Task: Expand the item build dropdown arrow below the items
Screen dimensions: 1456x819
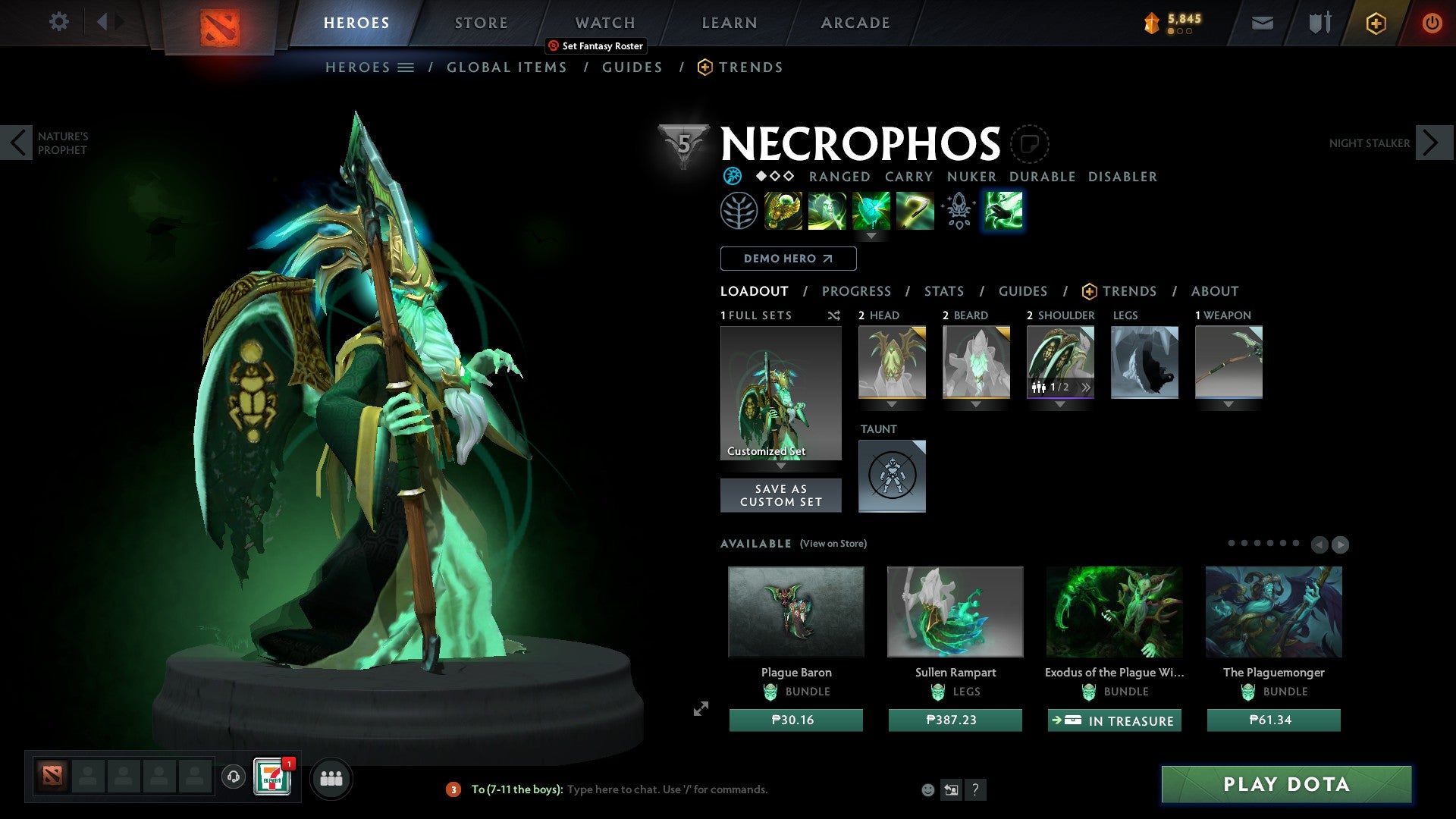Action: tap(871, 237)
